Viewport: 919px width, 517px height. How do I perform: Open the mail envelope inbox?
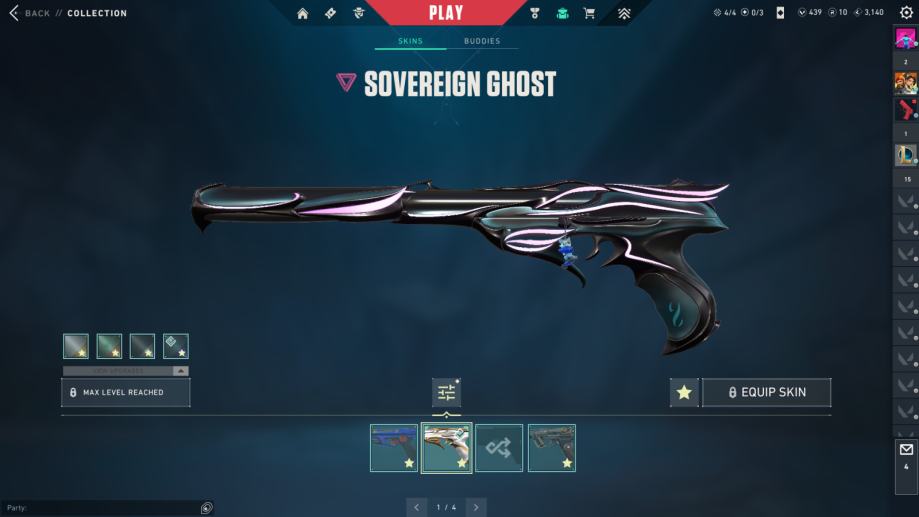(906, 450)
